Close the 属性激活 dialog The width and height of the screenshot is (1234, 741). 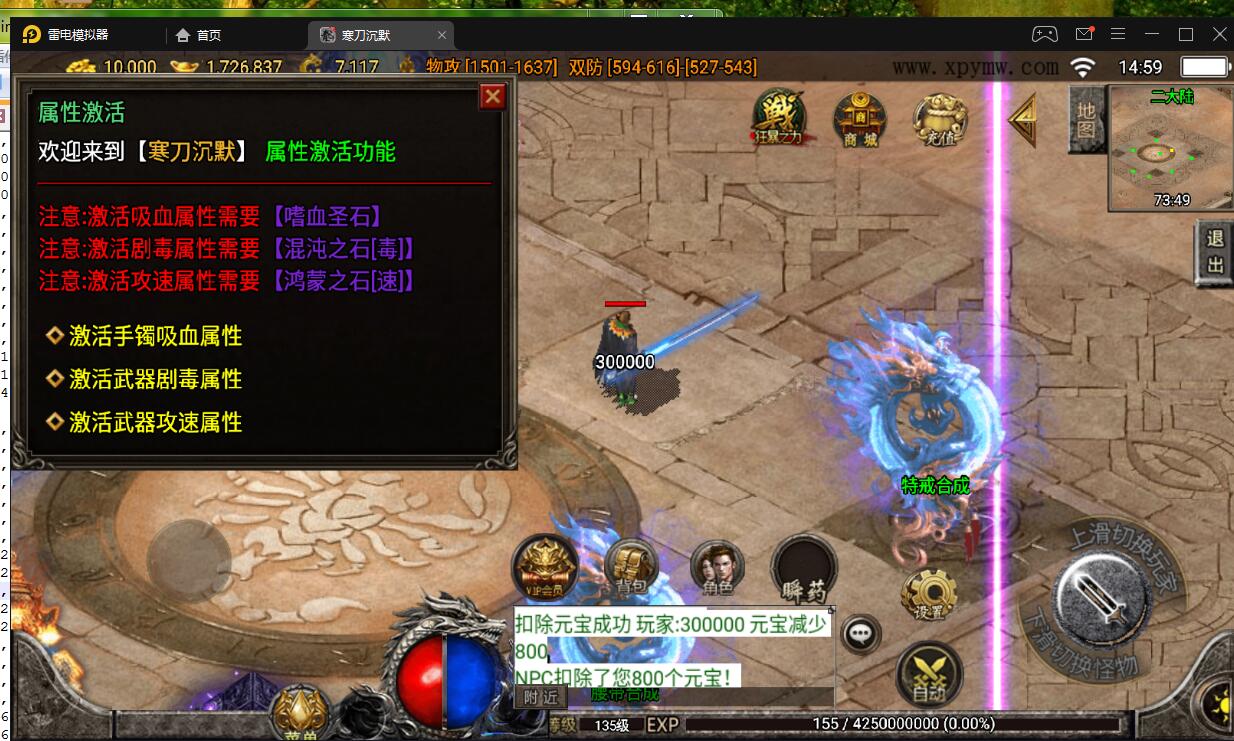[492, 97]
